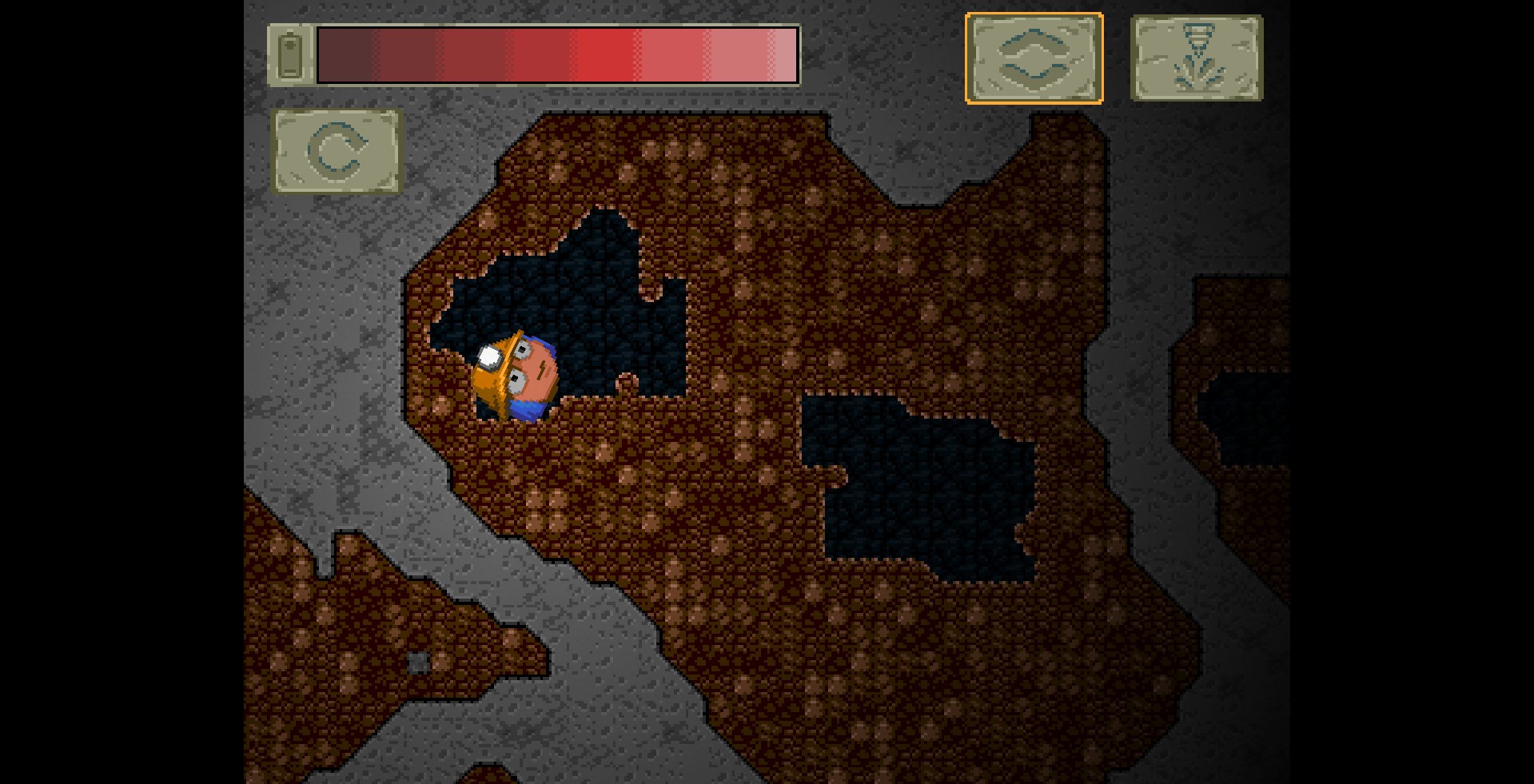
Task: Click the circular arrow restart button
Action: point(337,151)
